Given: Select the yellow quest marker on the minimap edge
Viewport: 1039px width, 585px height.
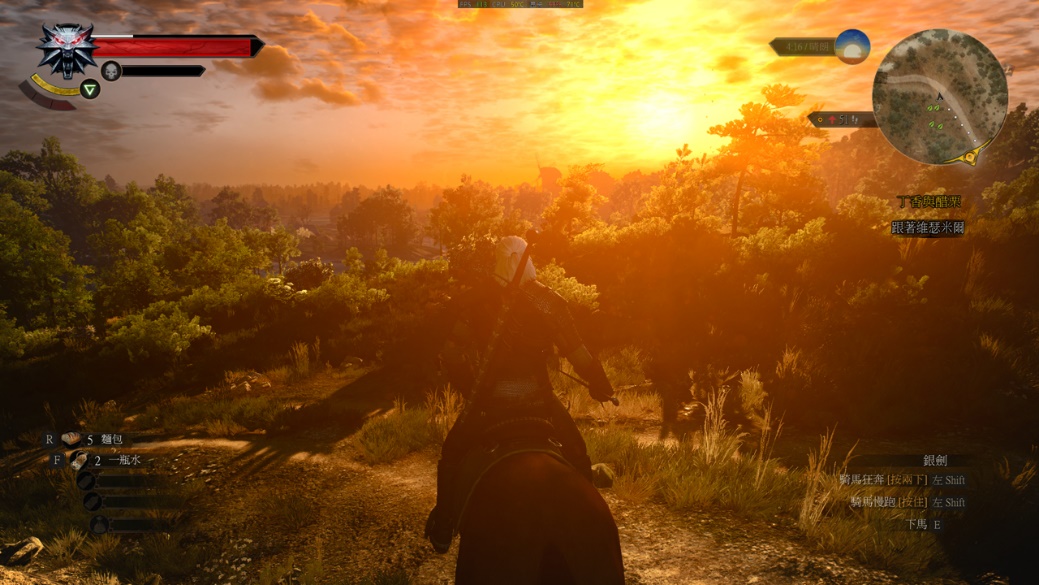Looking at the screenshot, I should 969,157.
